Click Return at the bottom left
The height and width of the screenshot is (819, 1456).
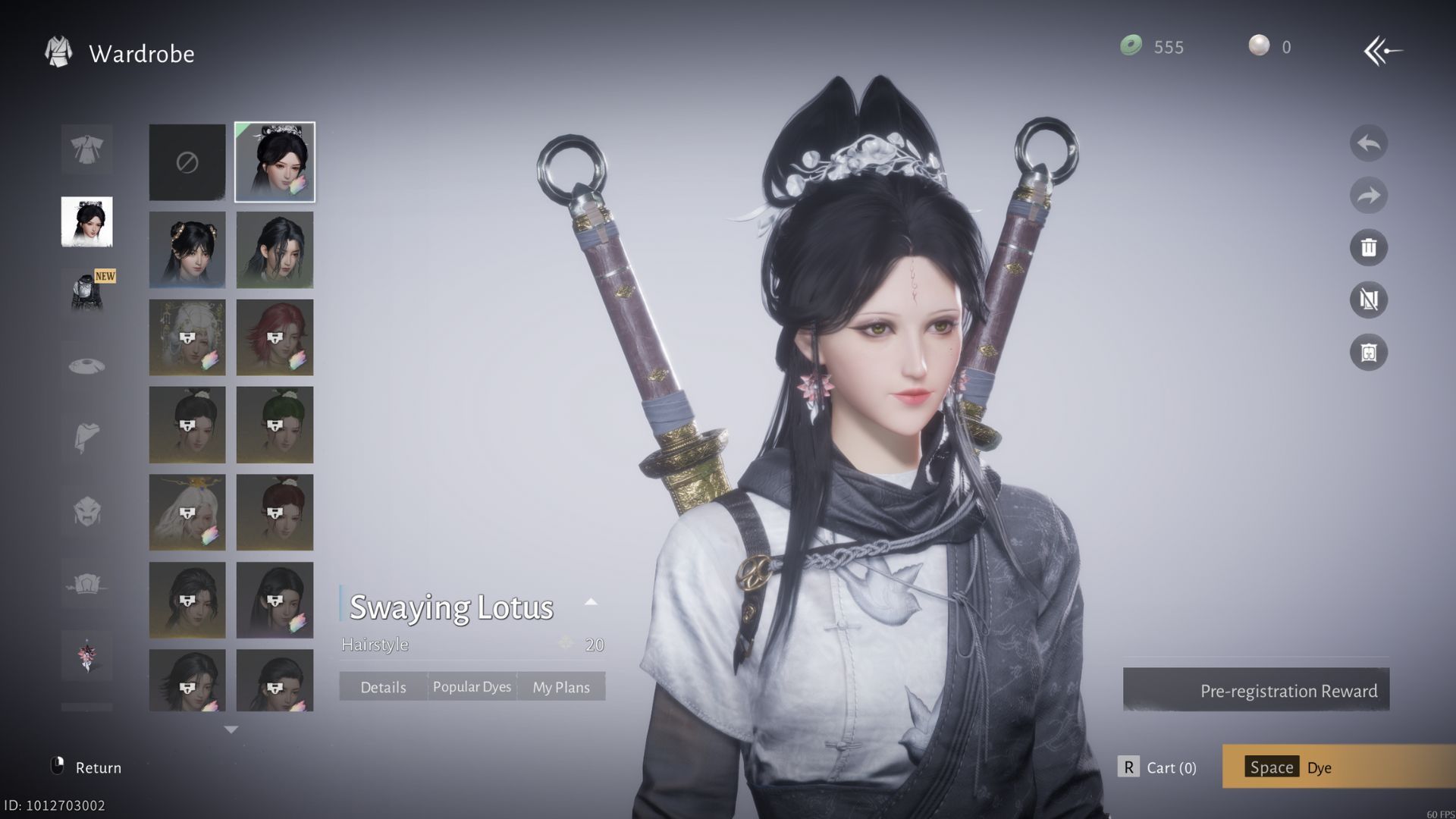(86, 767)
